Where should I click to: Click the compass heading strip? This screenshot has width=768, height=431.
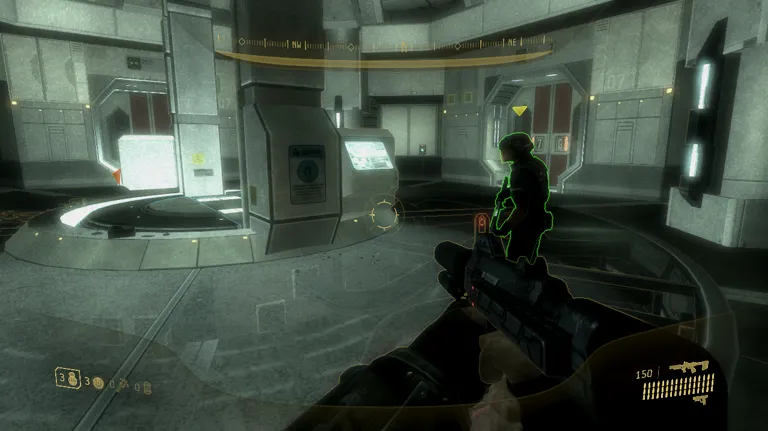click(384, 45)
